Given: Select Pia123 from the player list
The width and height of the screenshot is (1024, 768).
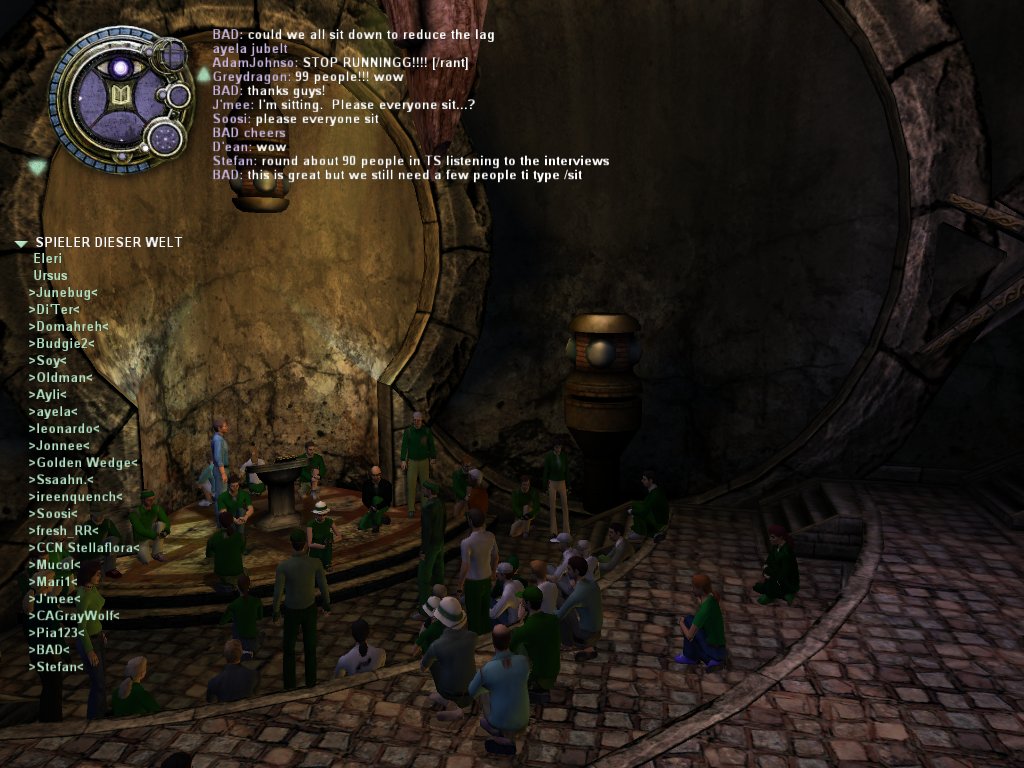Looking at the screenshot, I should [58, 632].
